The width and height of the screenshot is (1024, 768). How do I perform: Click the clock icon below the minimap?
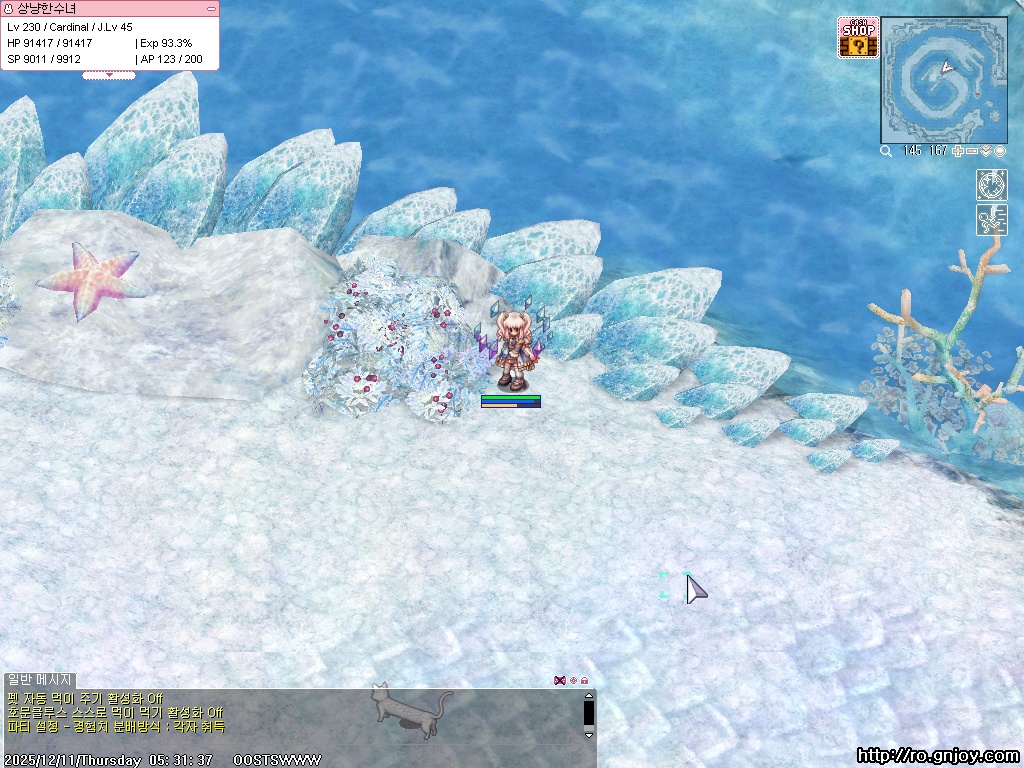click(991, 185)
